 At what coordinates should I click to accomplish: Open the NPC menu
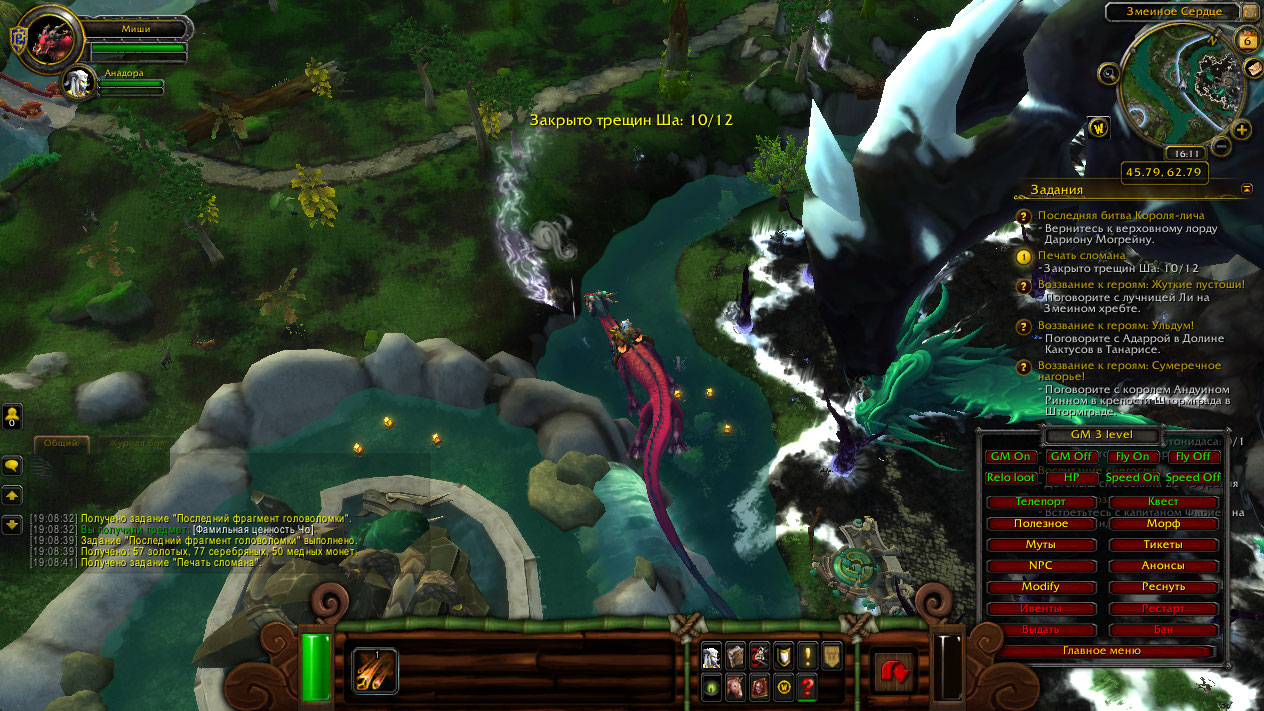(x=1040, y=565)
